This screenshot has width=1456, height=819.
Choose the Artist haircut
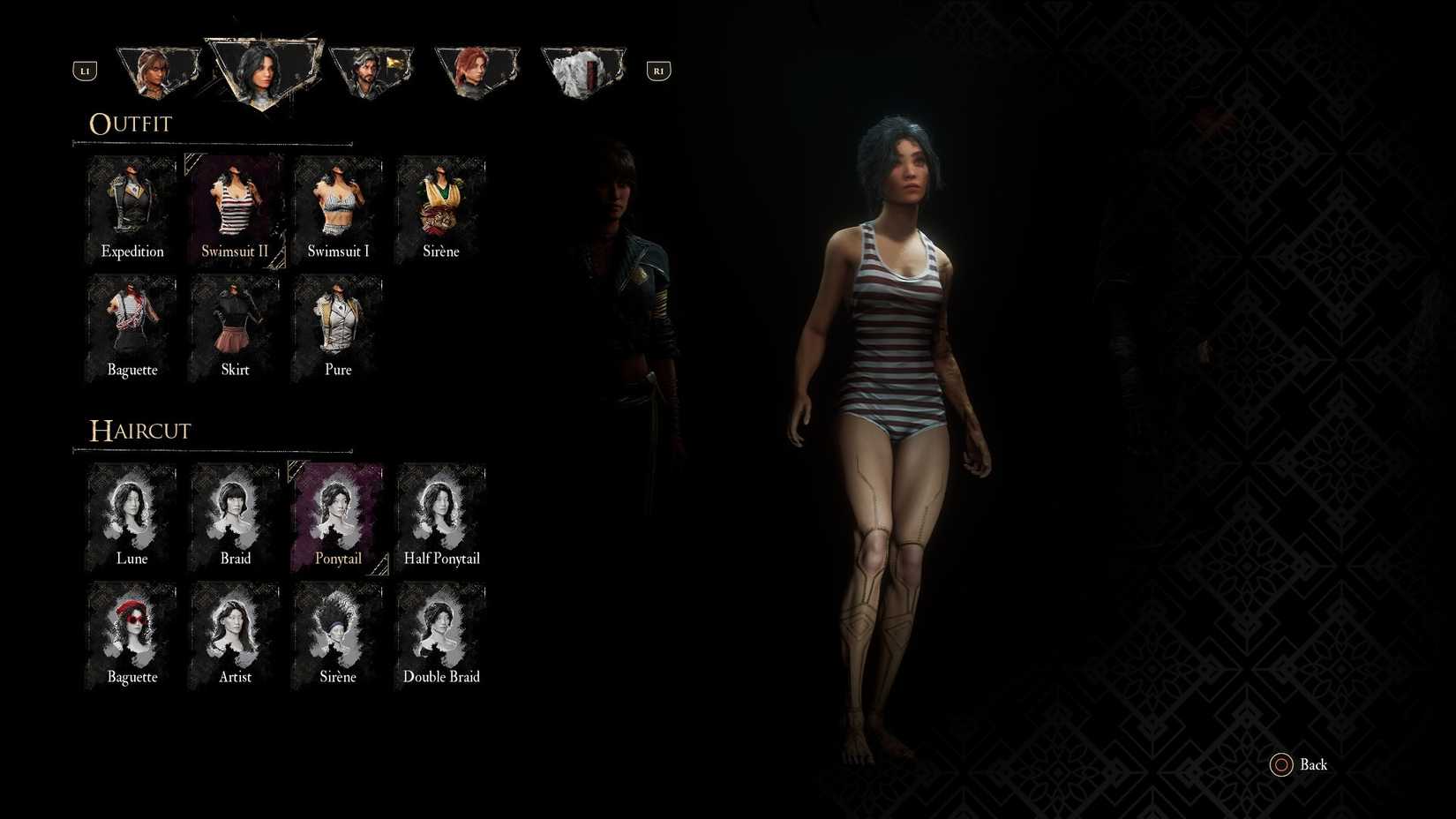235,633
